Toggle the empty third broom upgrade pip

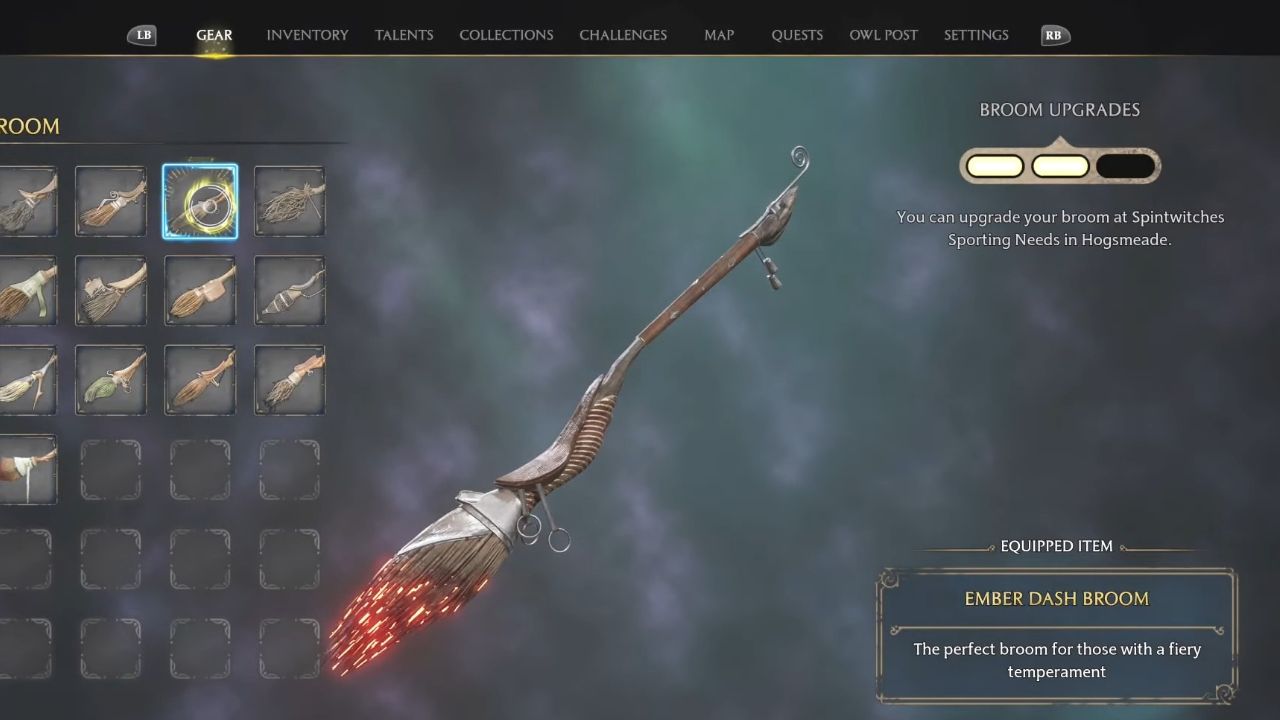pos(1127,165)
